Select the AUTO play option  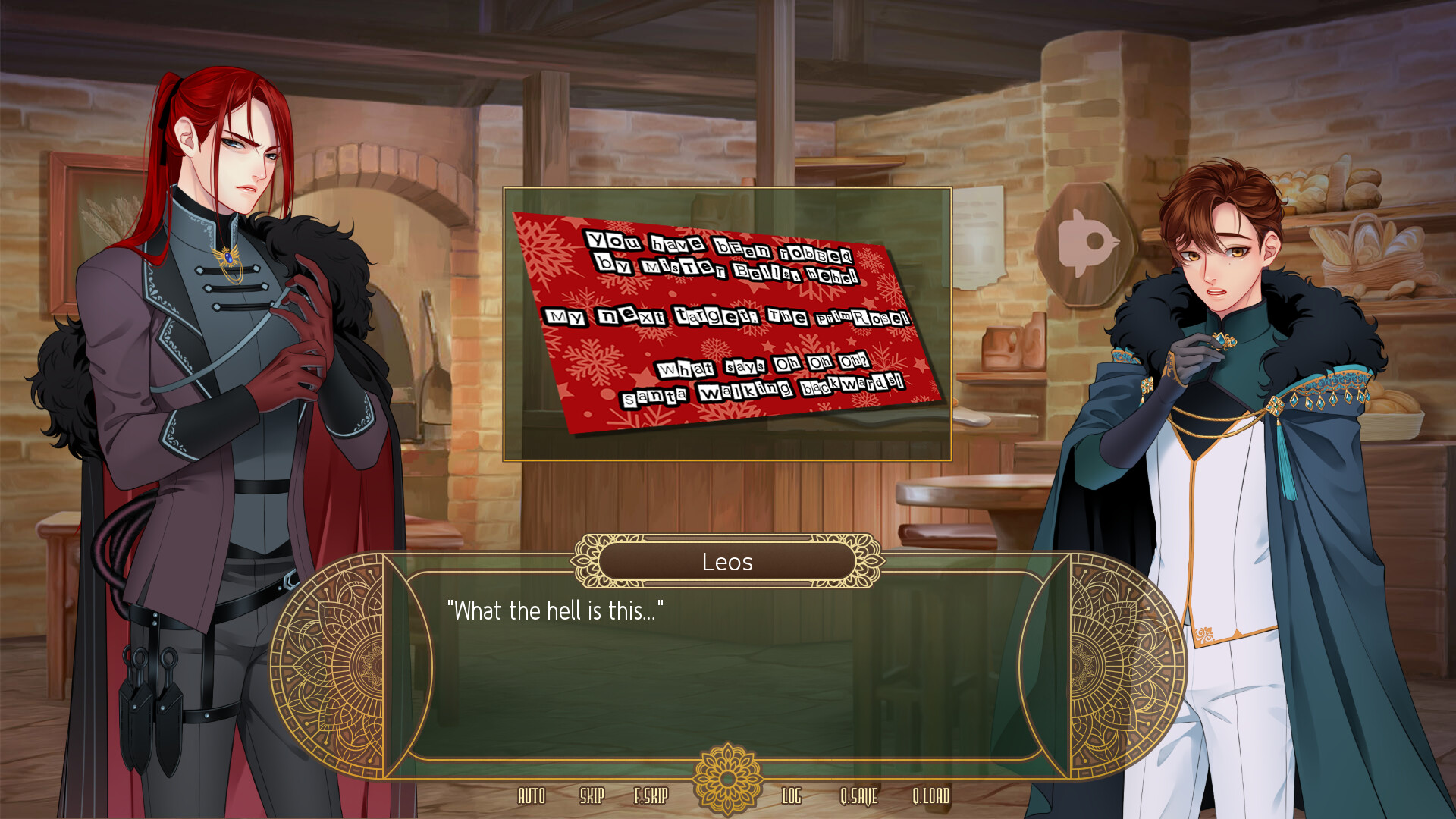(x=532, y=797)
